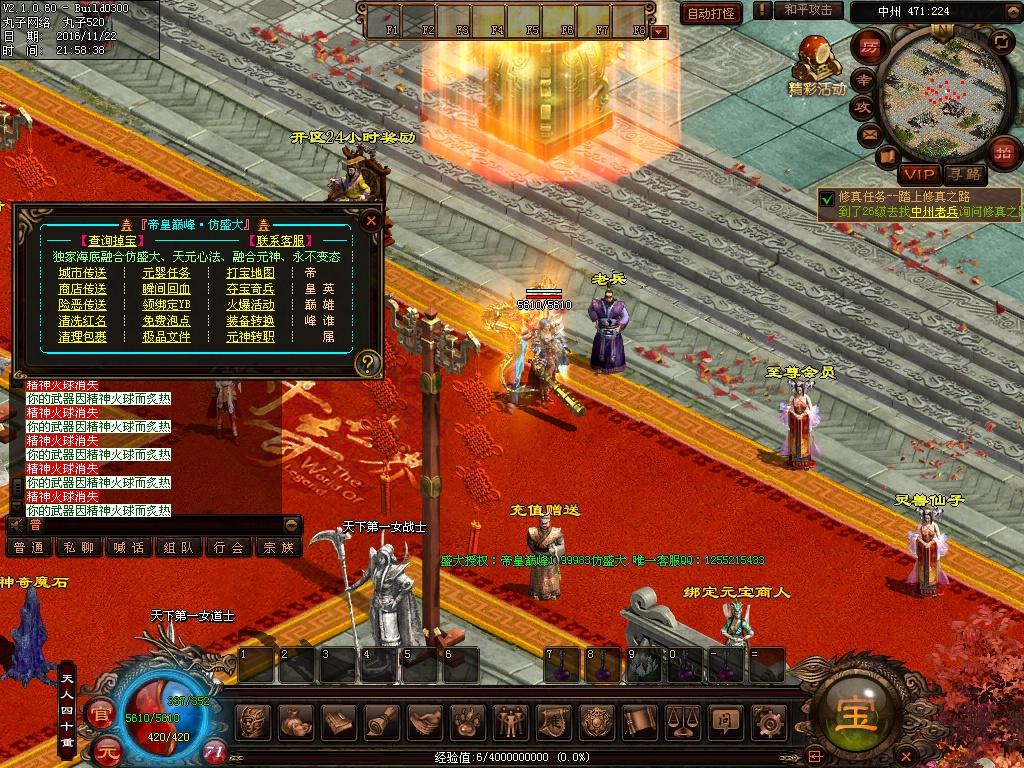Open the 城市传送 teleport link
The height and width of the screenshot is (768, 1024).
(x=82, y=272)
